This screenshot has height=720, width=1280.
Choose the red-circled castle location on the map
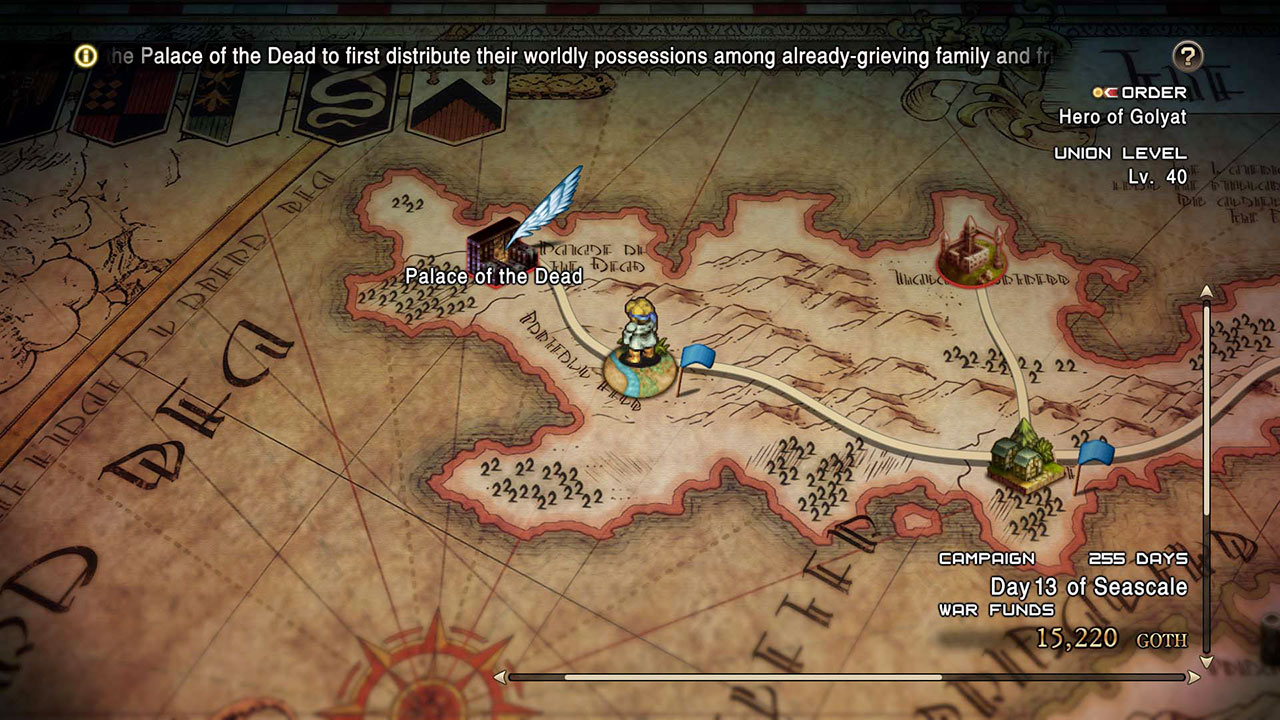click(972, 251)
